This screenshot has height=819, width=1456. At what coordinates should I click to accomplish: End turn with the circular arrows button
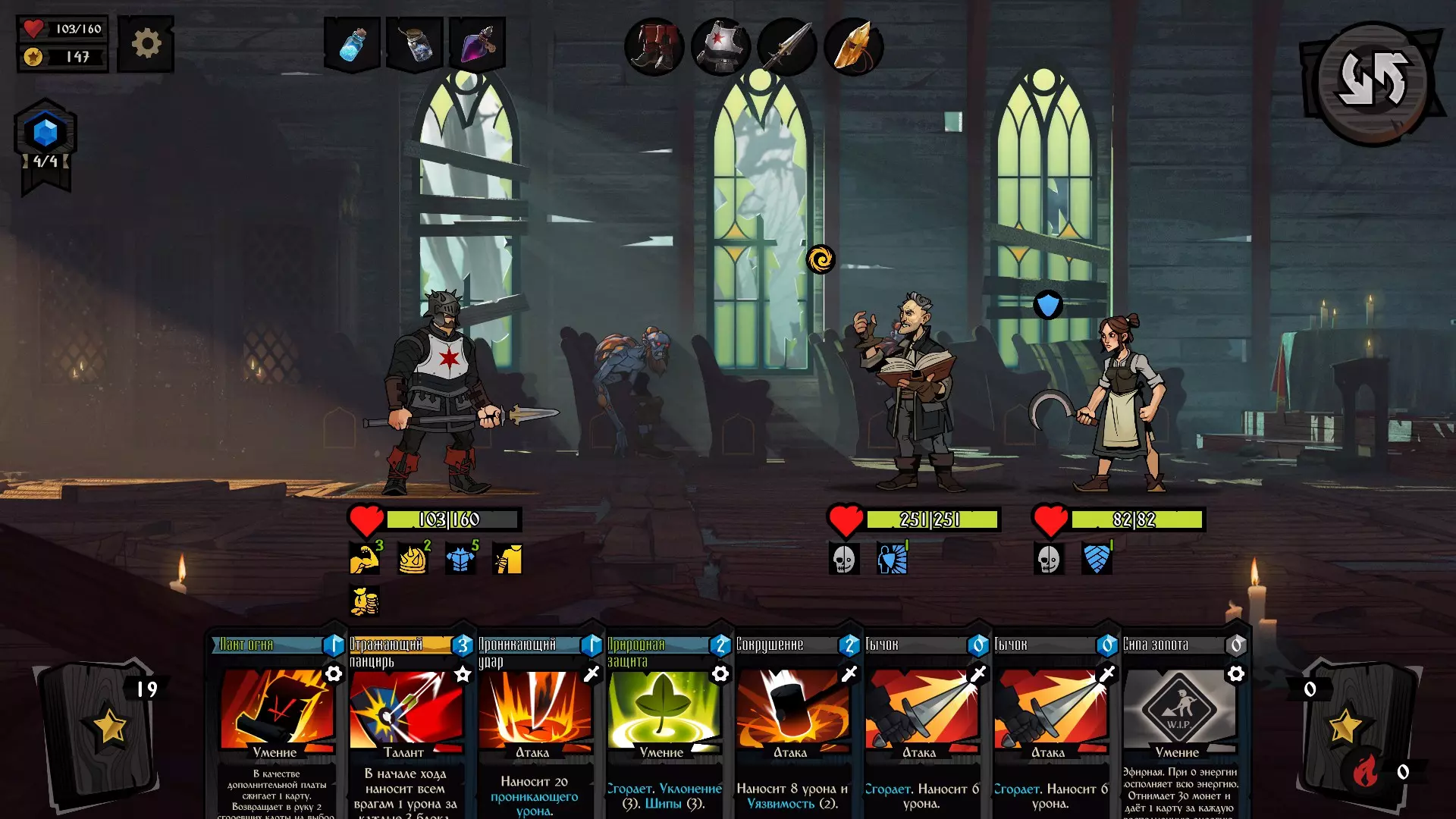(x=1373, y=80)
